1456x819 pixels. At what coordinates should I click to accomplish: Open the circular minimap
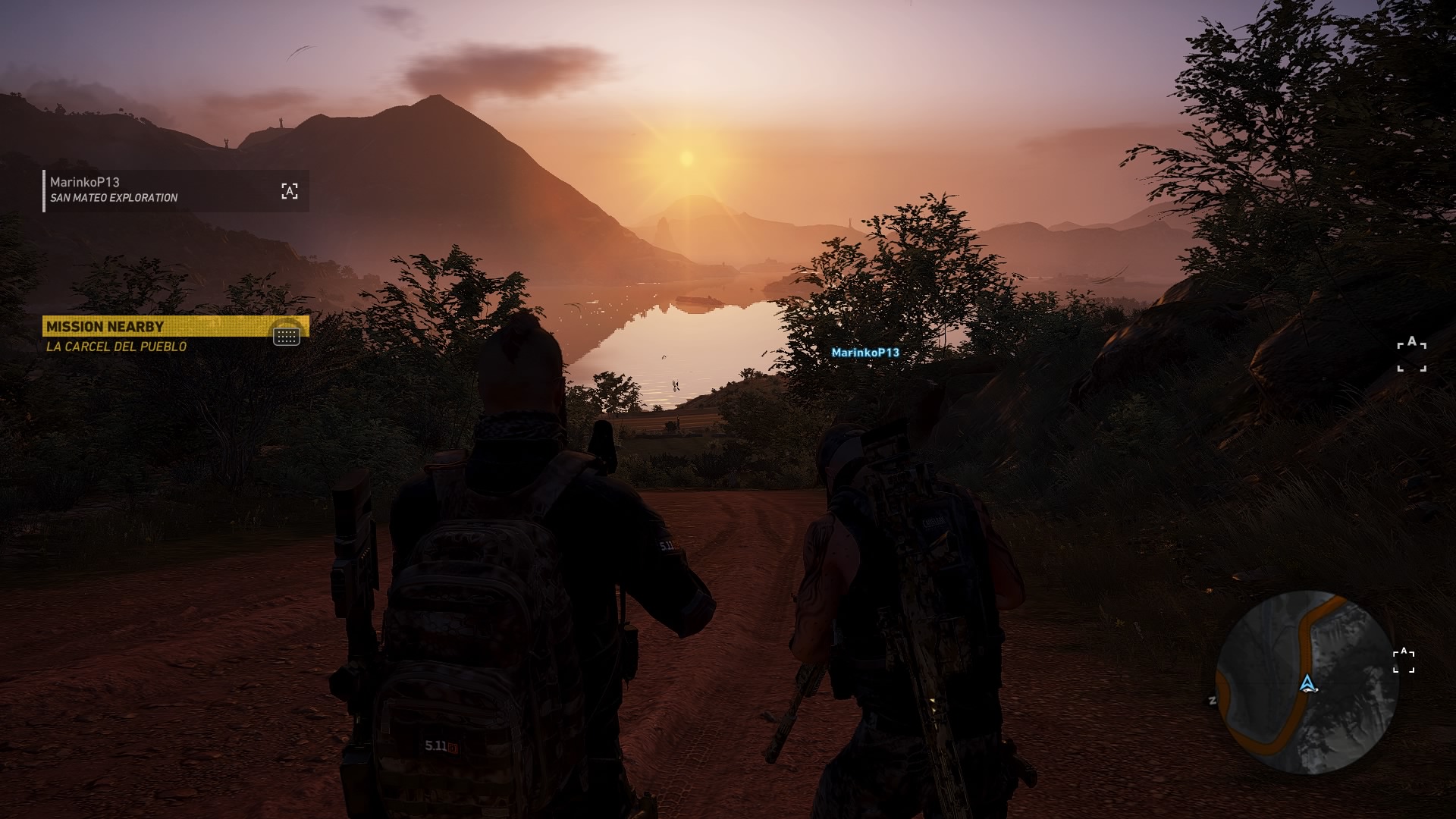(x=1306, y=682)
